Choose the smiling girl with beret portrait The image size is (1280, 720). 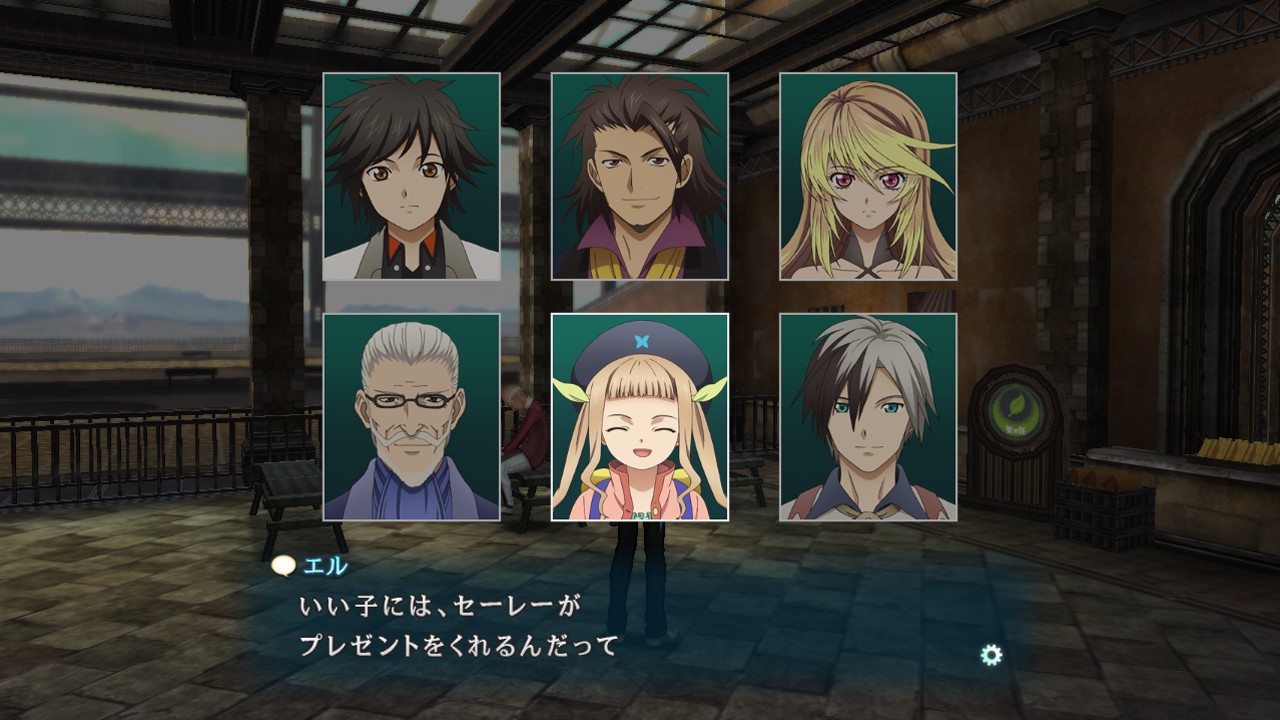coord(639,417)
